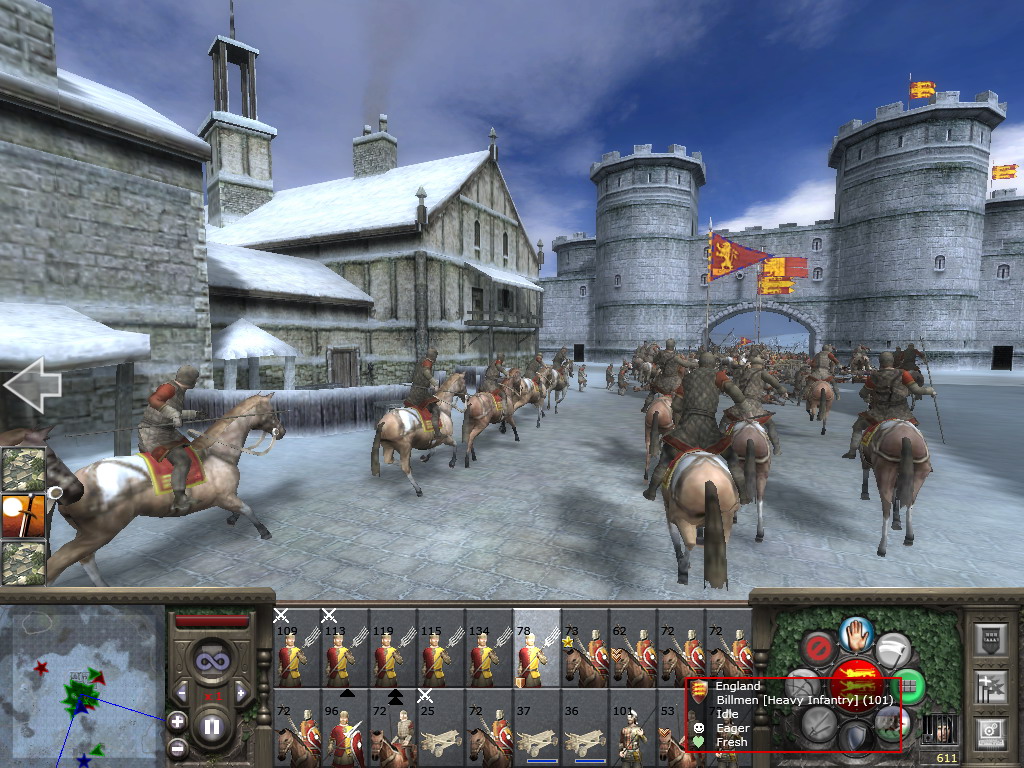
Task: Zoom out the minimap
Action: tap(176, 746)
